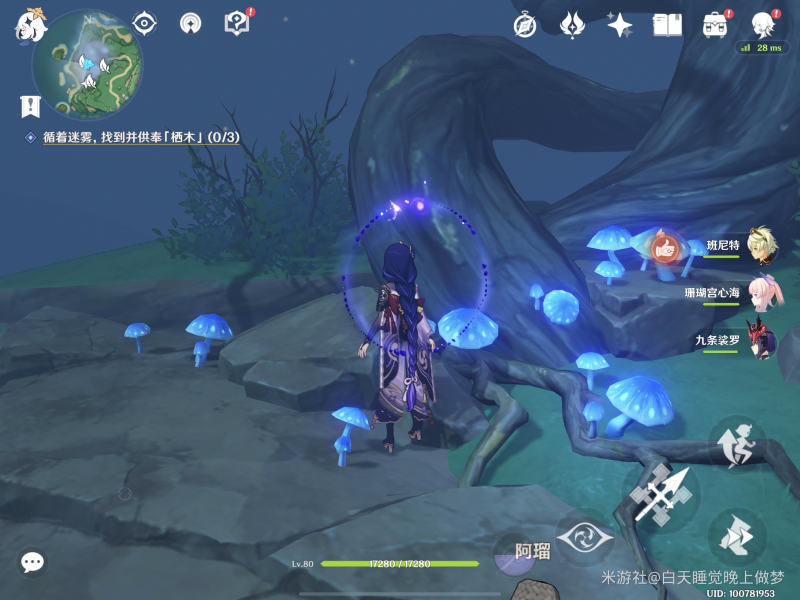Switch to party member 班尼特
The image size is (800, 600).
(x=757, y=244)
